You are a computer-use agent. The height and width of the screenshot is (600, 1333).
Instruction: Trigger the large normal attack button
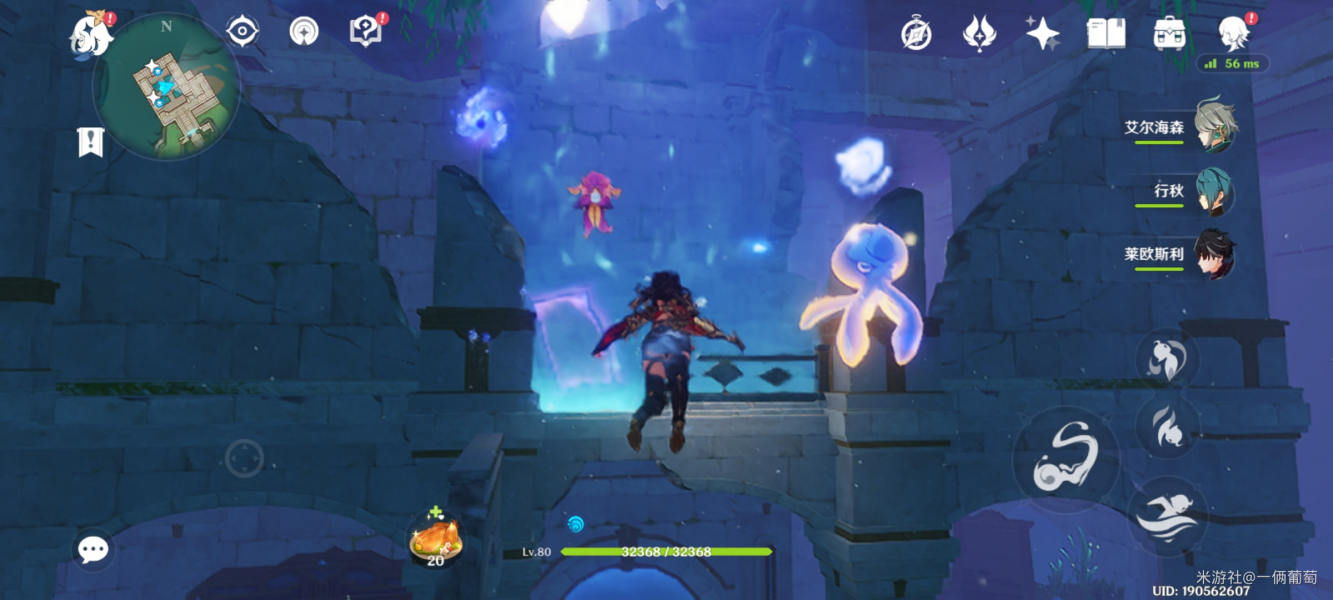point(1067,462)
